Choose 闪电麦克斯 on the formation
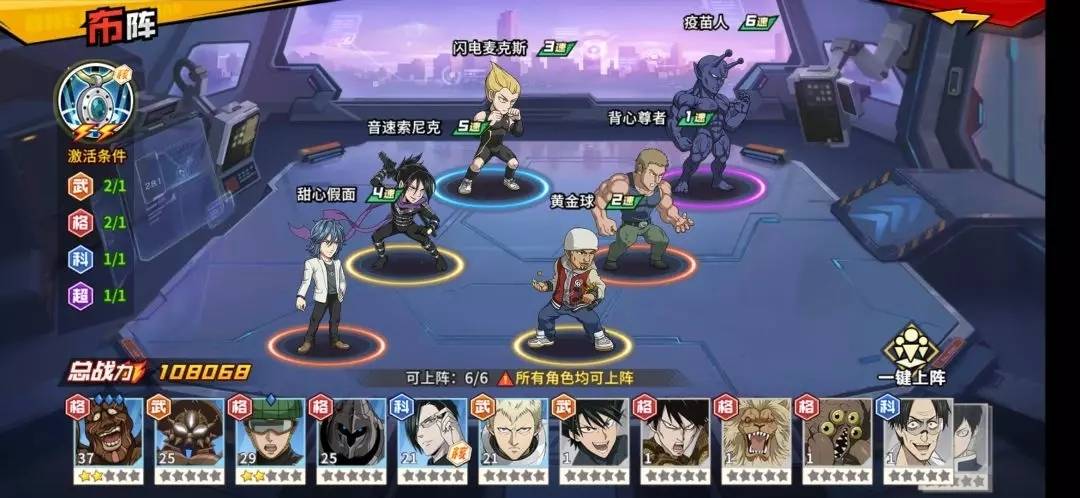Screen dimensions: 1080x498 click(493, 128)
